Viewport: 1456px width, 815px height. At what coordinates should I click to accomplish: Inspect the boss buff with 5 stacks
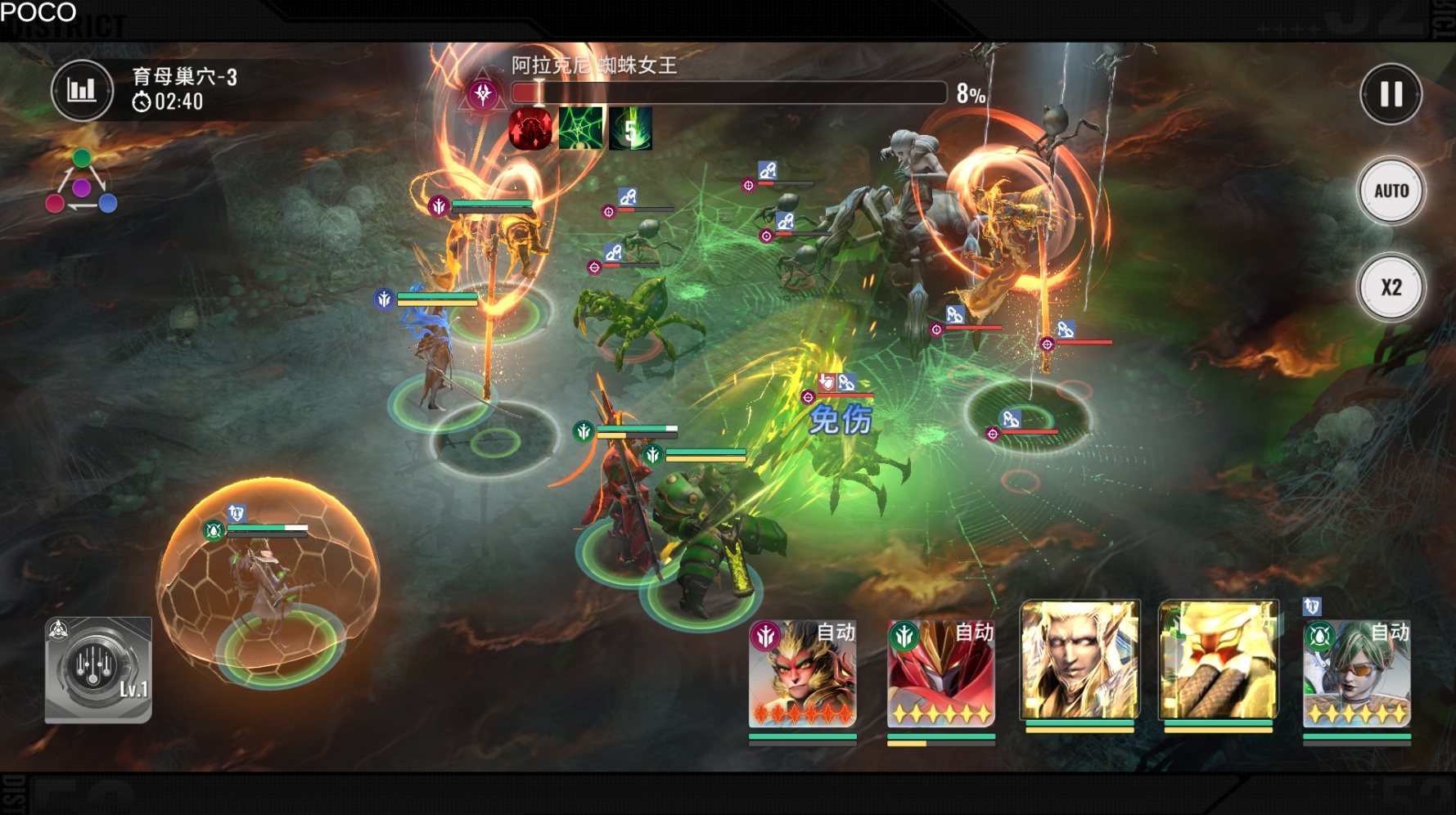click(631, 129)
